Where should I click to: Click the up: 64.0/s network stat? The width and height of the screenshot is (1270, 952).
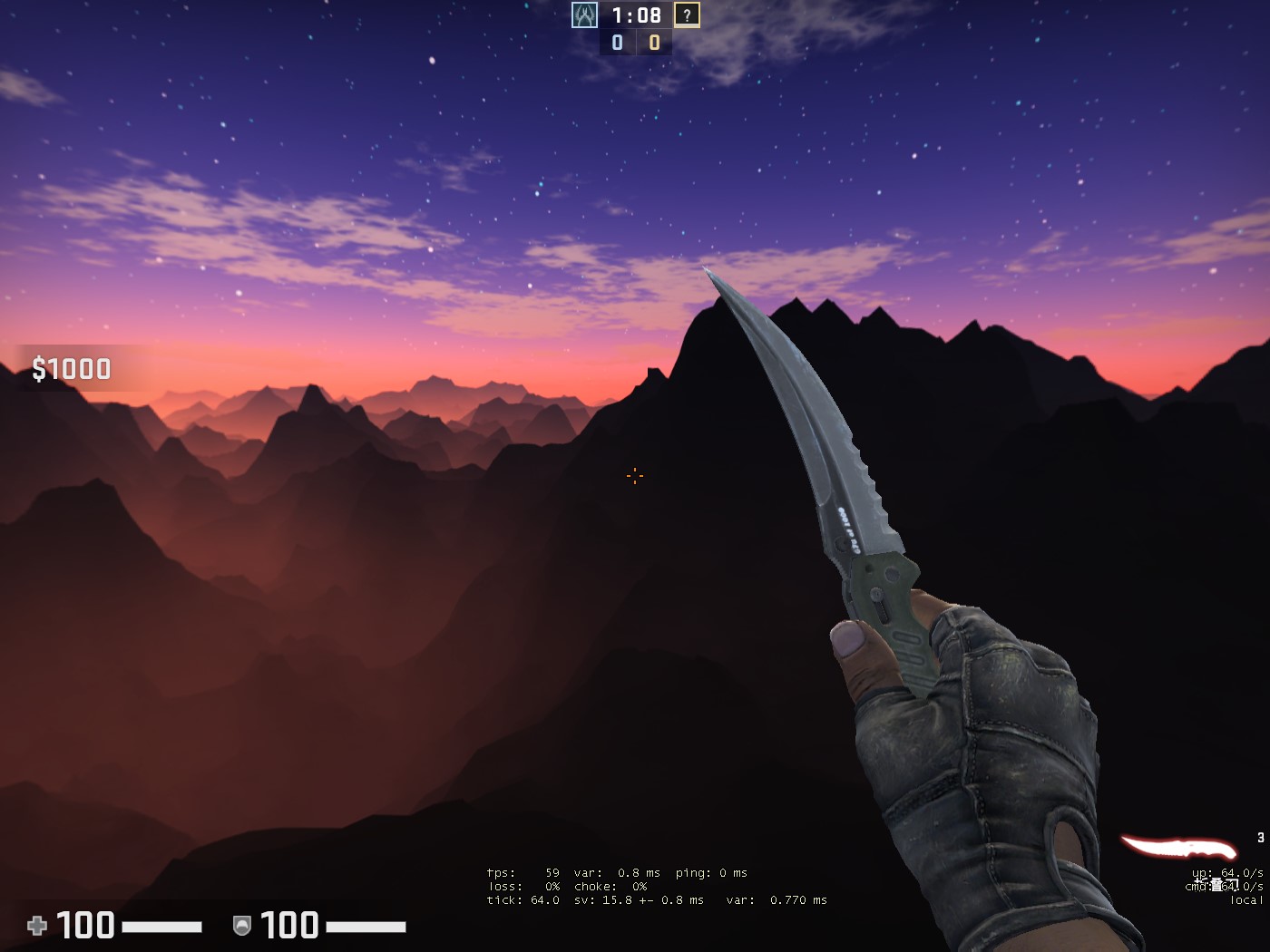[1226, 872]
